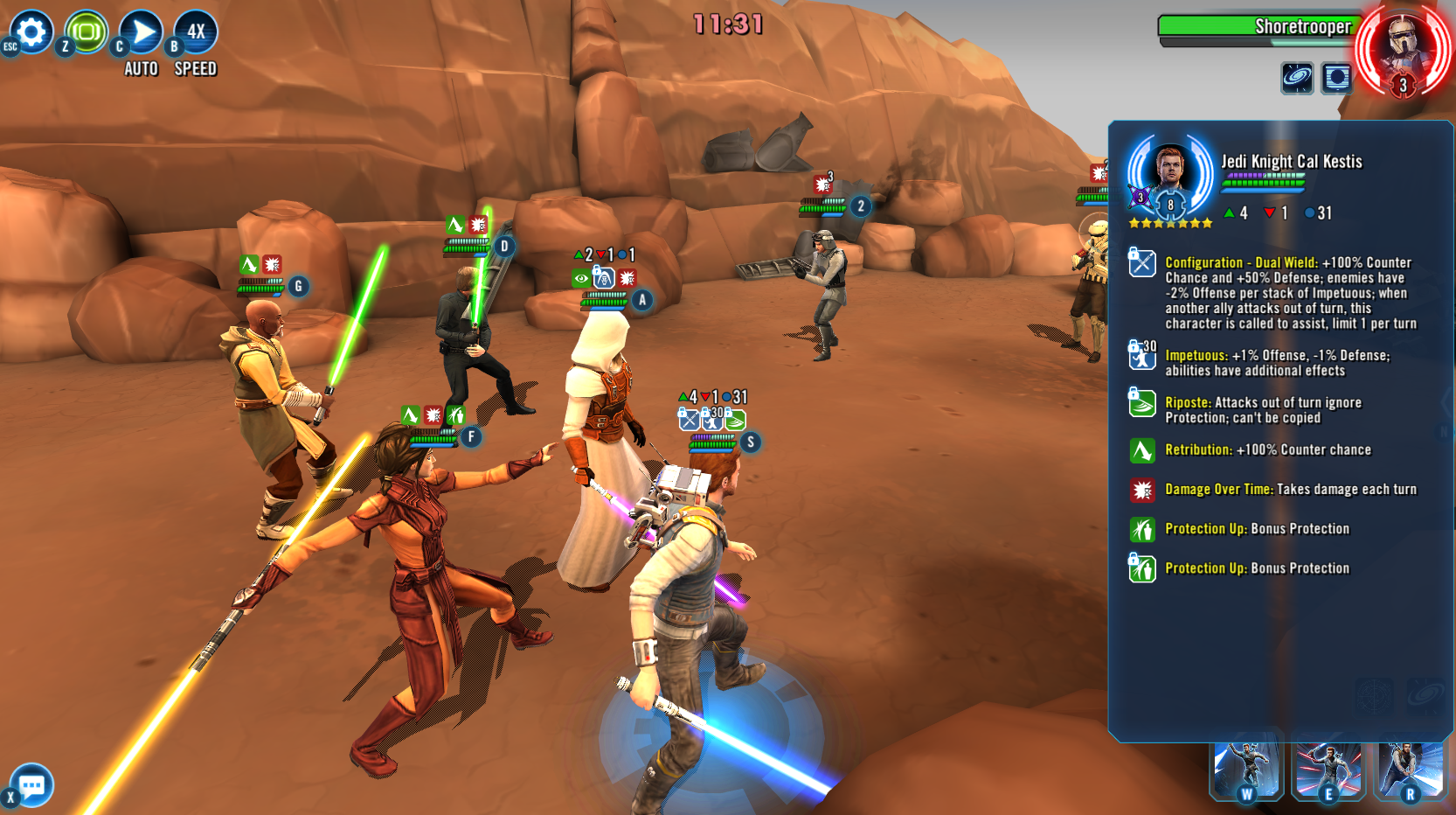Open chat using the speech bubble icon
The height and width of the screenshot is (815, 1456).
(31, 785)
